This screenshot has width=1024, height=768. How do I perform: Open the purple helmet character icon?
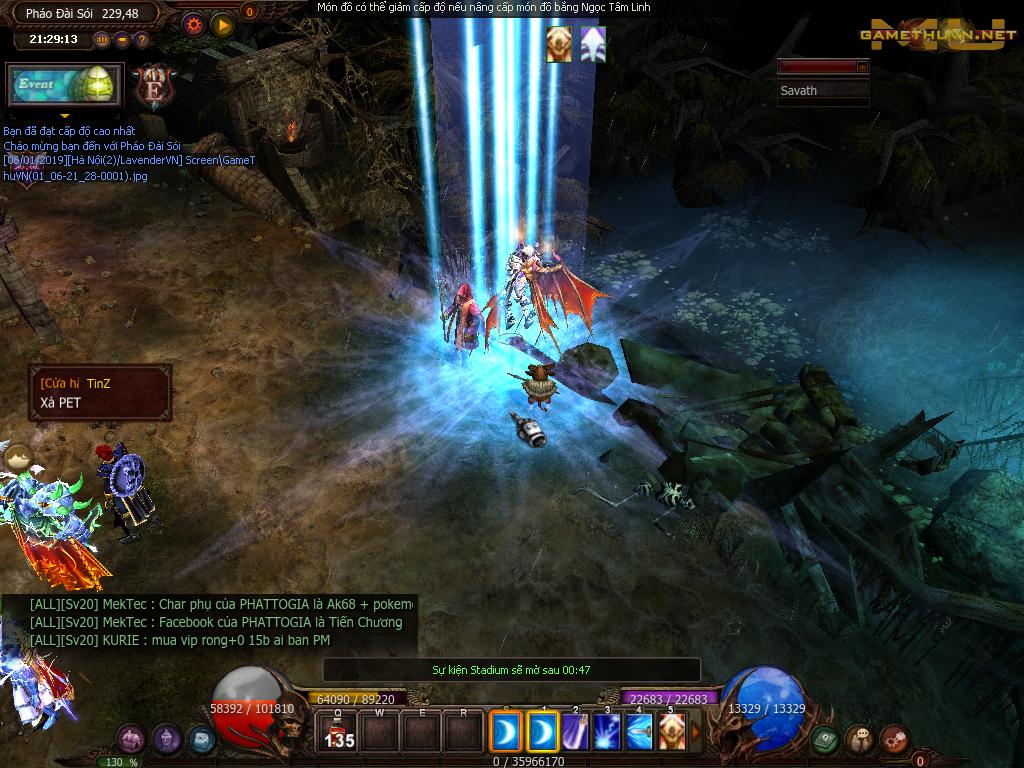click(167, 739)
